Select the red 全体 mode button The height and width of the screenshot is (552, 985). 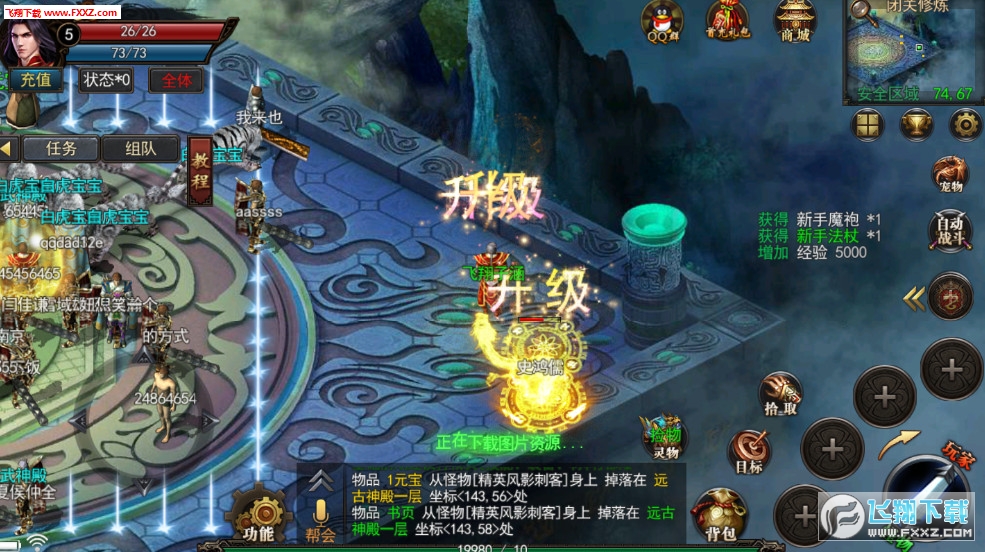coord(176,80)
